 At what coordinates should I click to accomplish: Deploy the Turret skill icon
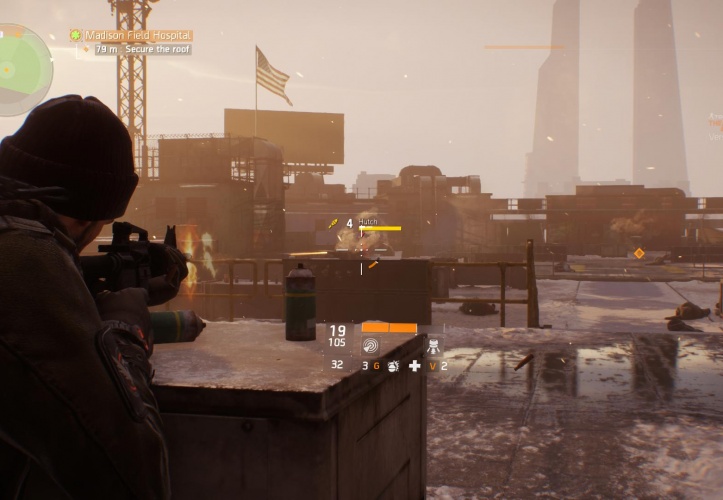point(434,346)
